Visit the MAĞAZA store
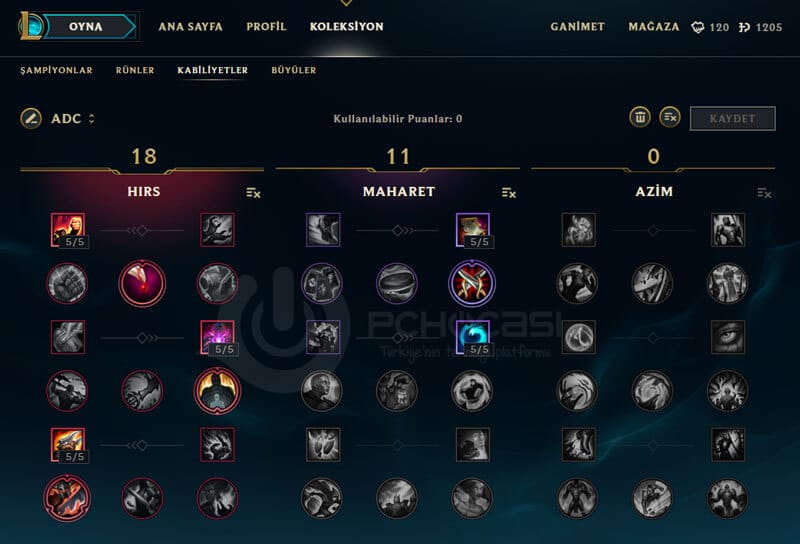Viewport: 800px width, 544px height. point(654,27)
